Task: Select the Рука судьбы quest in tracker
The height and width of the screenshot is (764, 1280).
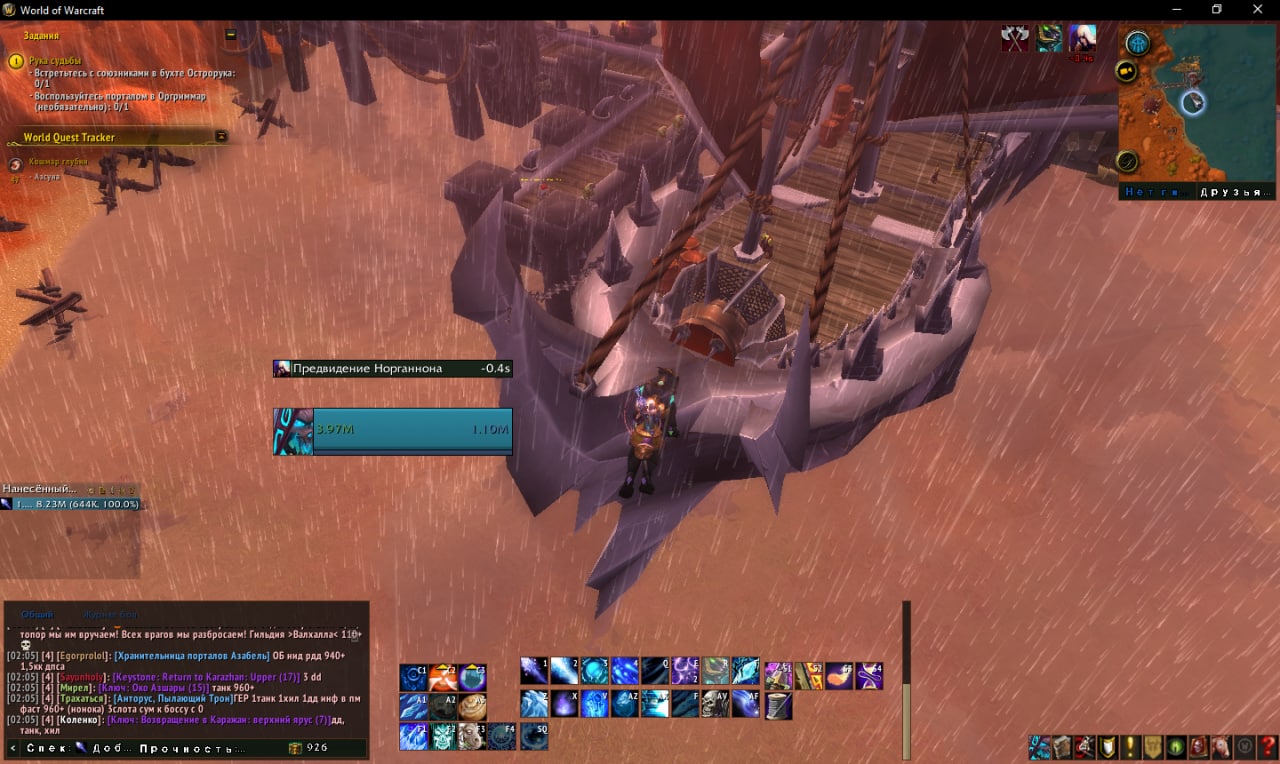Action: coord(55,61)
